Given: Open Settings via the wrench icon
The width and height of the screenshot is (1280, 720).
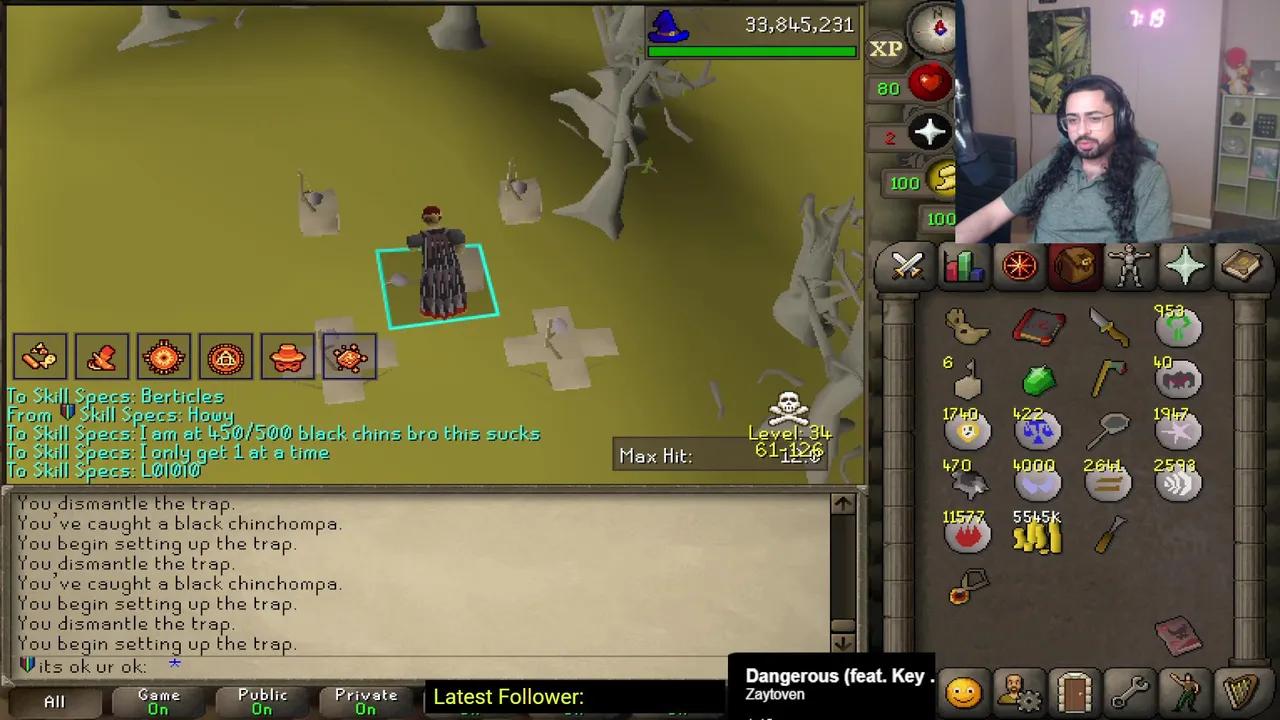Looking at the screenshot, I should pos(1129,690).
